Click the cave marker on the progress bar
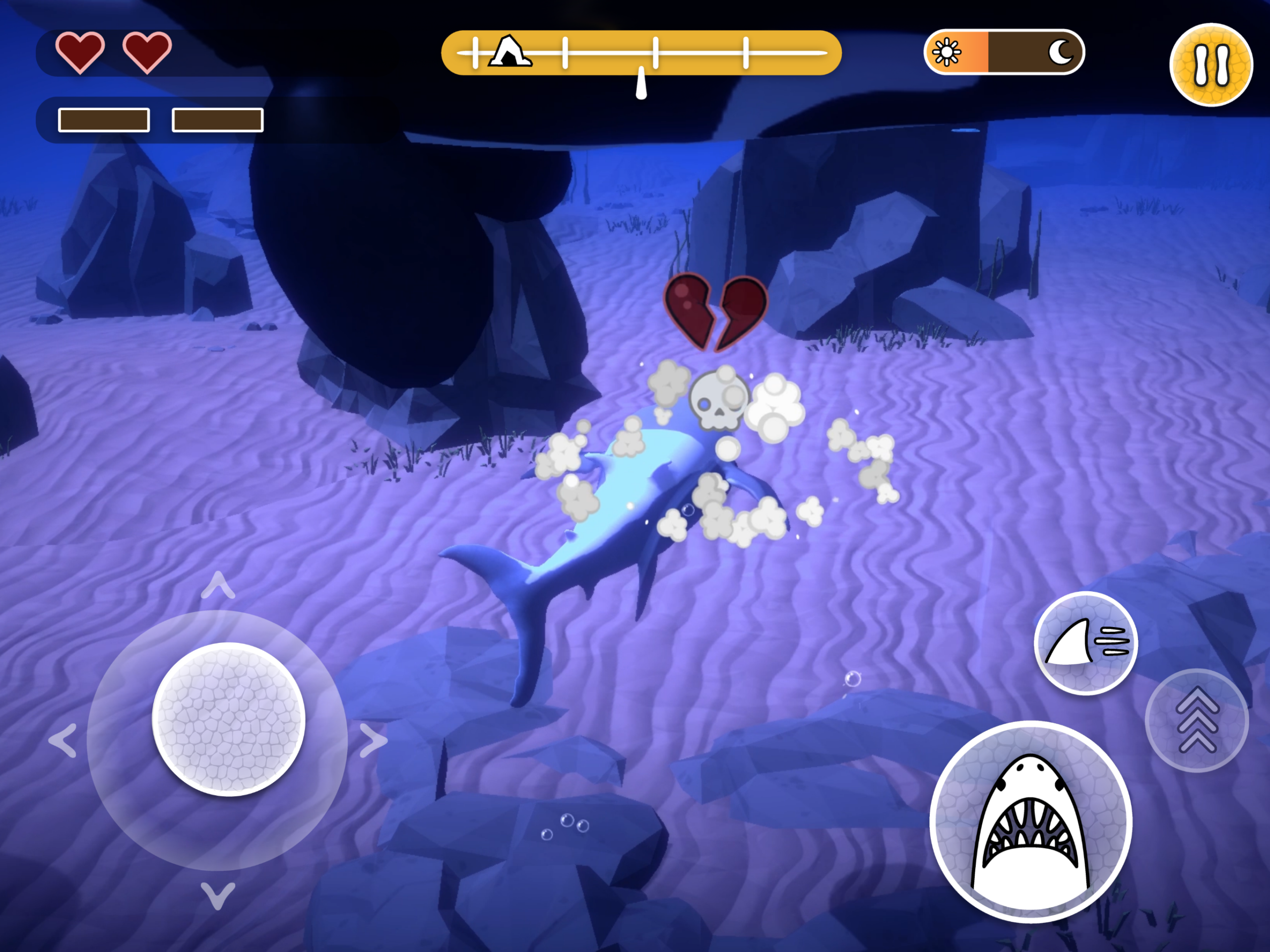This screenshot has height=952, width=1270. coord(508,52)
